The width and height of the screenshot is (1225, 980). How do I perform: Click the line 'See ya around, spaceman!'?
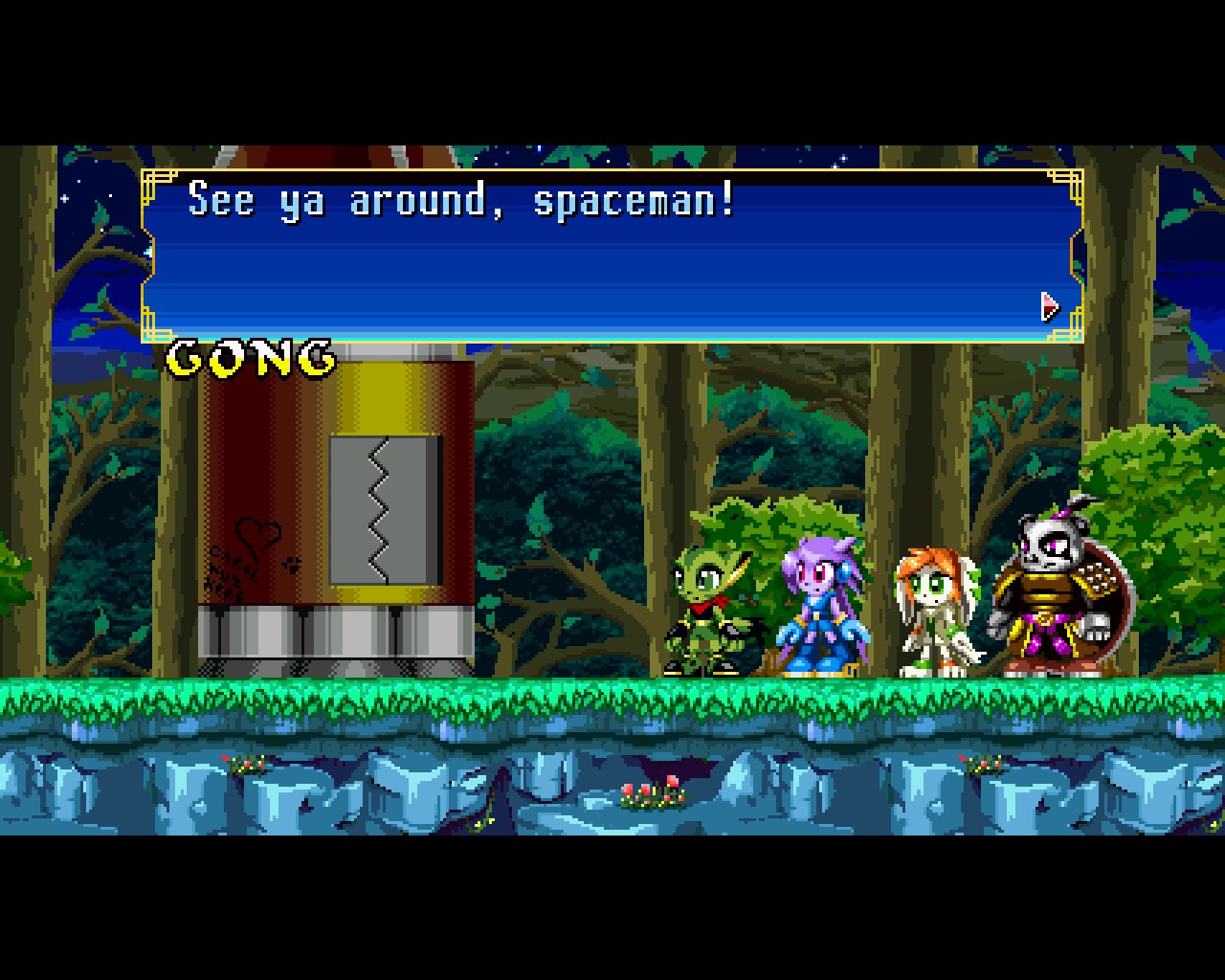tap(459, 201)
